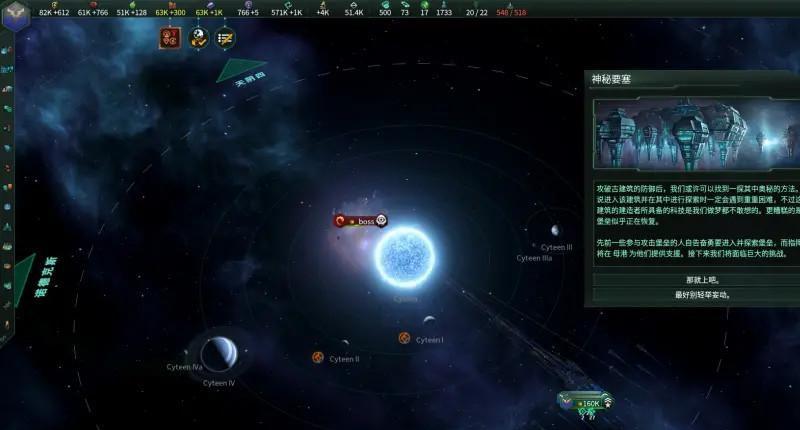The width and height of the screenshot is (800, 430).
Task: Click the red-framed alert notification icon
Action: pos(170,38)
